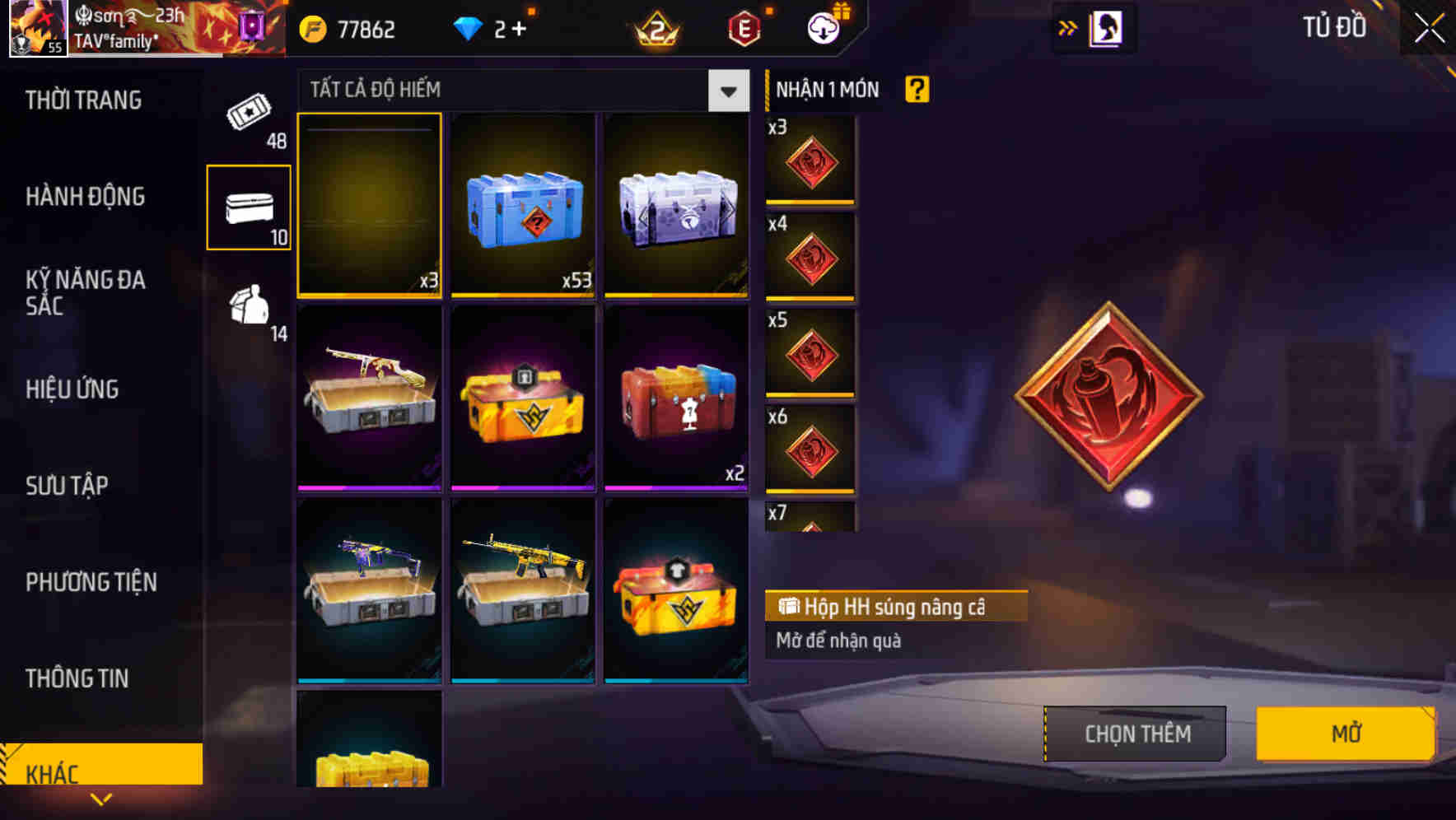Open the player profile avatar
The image size is (1456, 820).
point(37,27)
